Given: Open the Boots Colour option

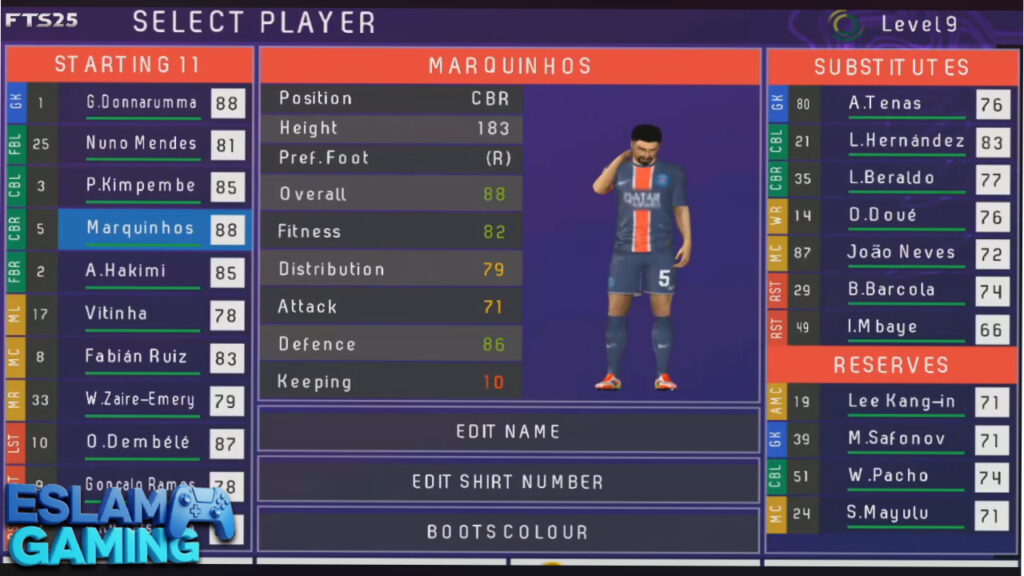Looking at the screenshot, I should [508, 531].
